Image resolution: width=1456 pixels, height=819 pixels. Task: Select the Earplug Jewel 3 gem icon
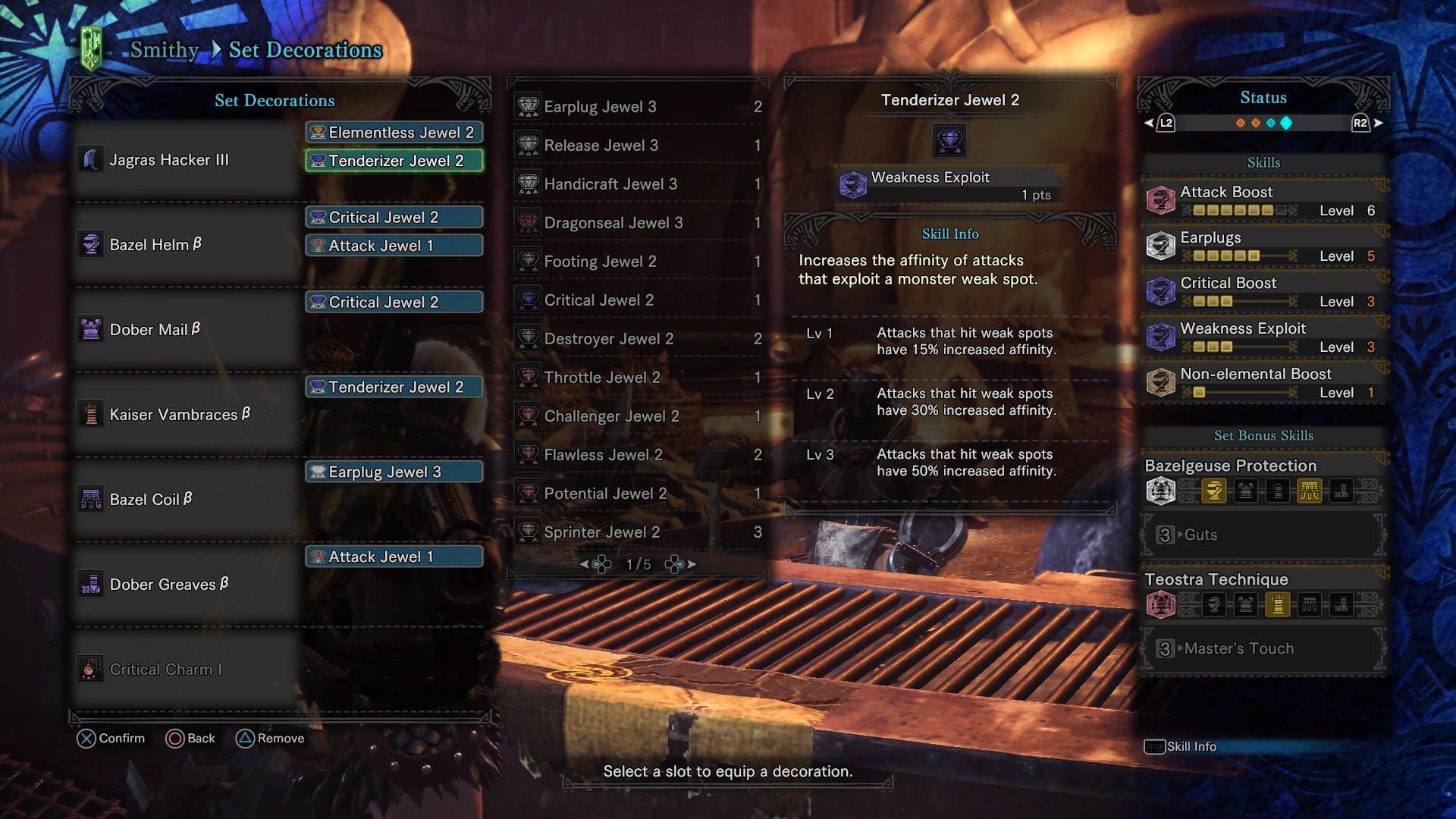(x=526, y=106)
